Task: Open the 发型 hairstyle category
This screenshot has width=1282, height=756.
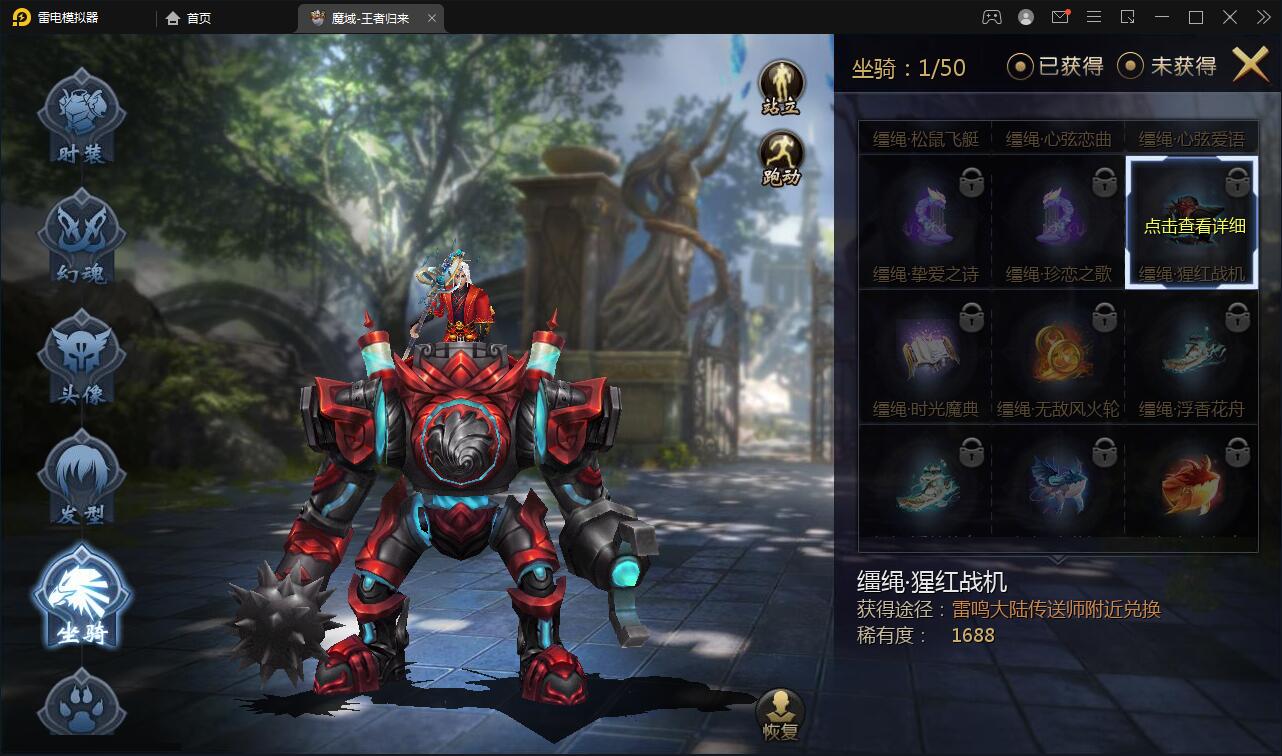Action: (81, 477)
